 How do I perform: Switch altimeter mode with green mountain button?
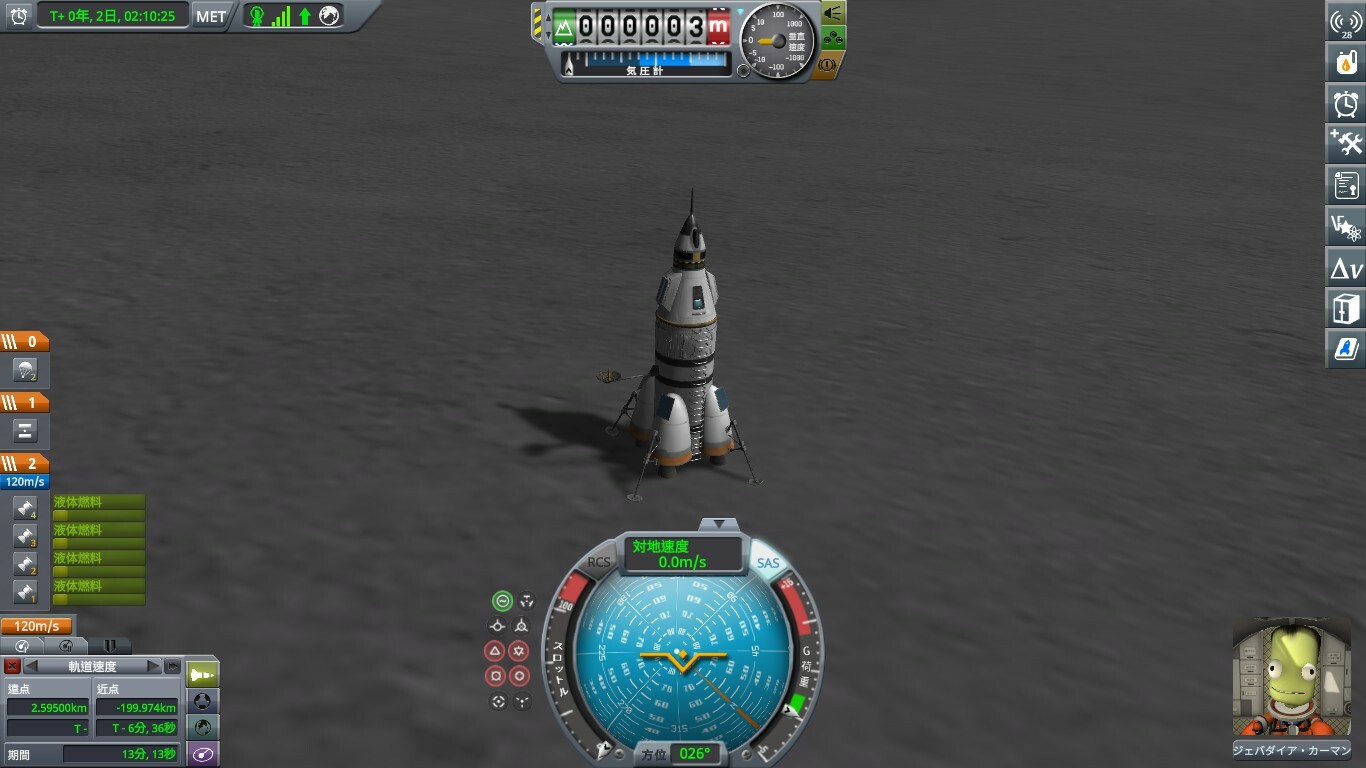pos(565,27)
